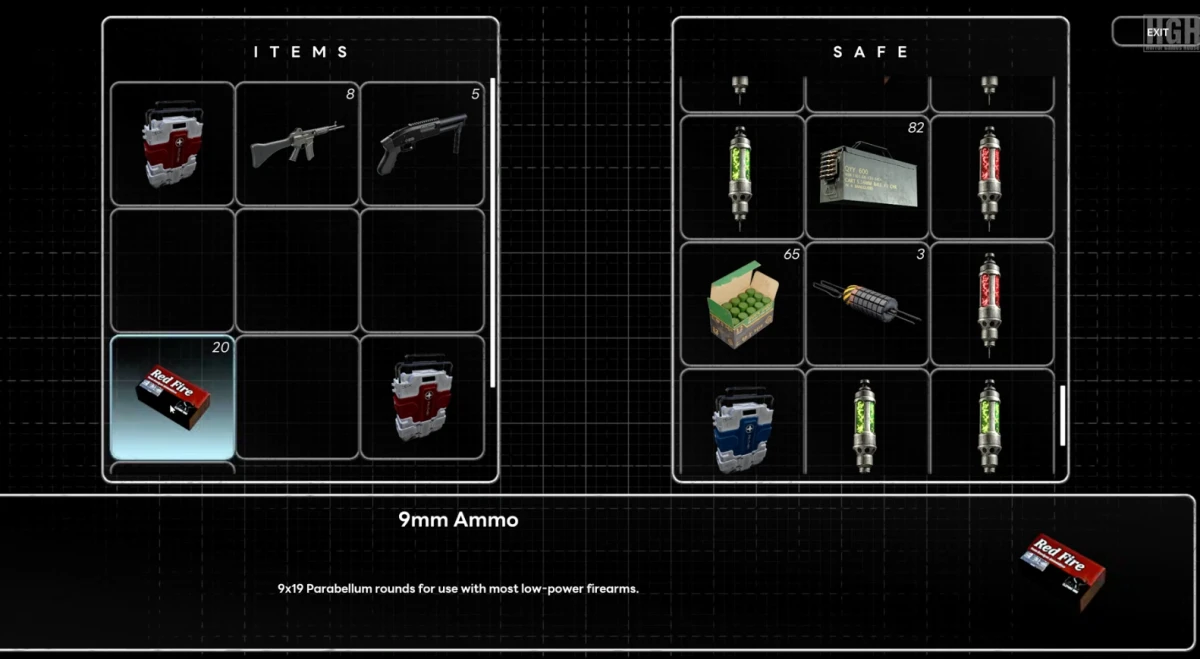Viewport: 1200px width, 659px height.
Task: Pick the metal ammo can with 82 rounds
Action: [867, 177]
